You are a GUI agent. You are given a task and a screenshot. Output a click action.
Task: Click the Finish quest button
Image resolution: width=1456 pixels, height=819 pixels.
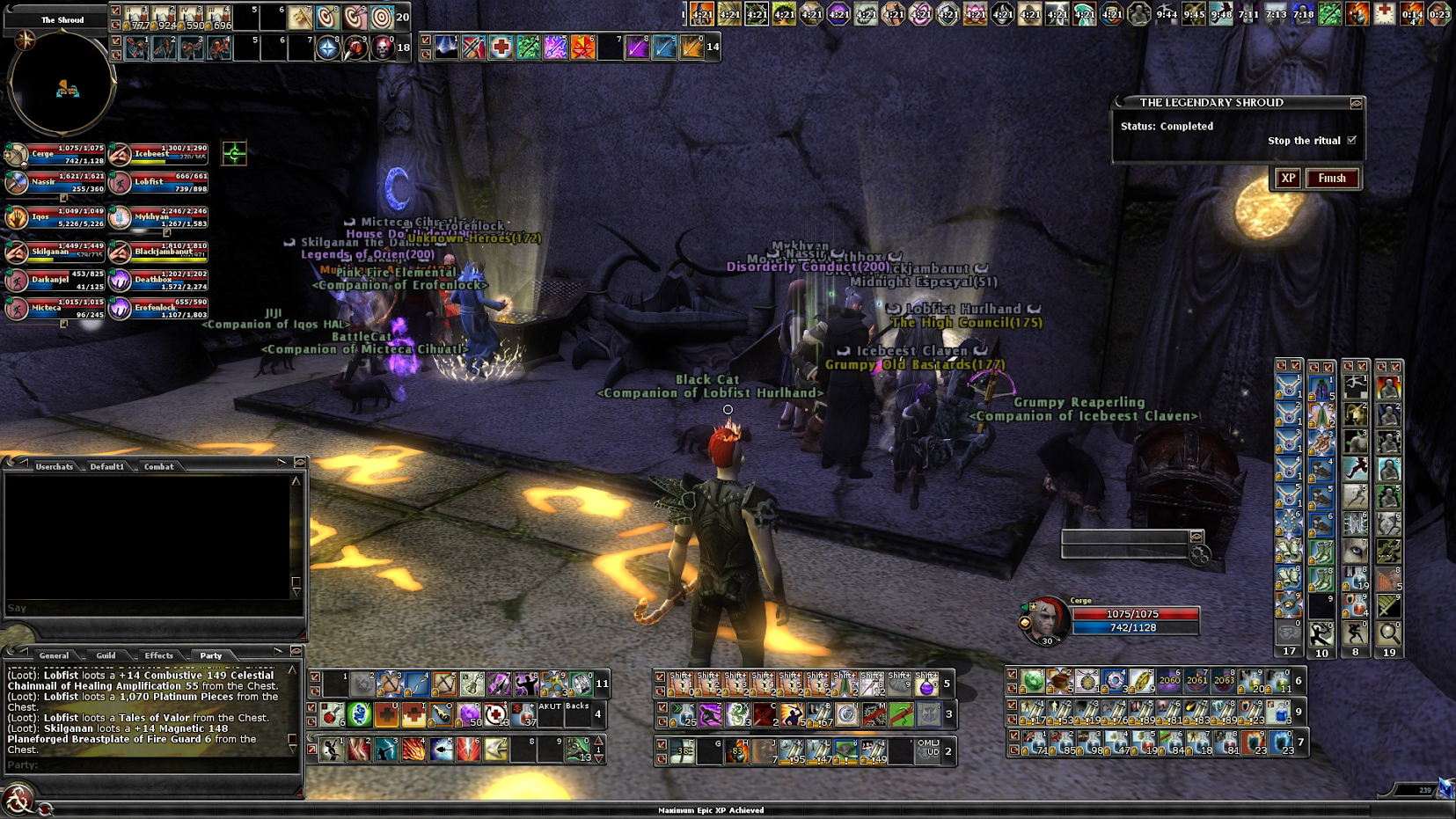click(1331, 179)
